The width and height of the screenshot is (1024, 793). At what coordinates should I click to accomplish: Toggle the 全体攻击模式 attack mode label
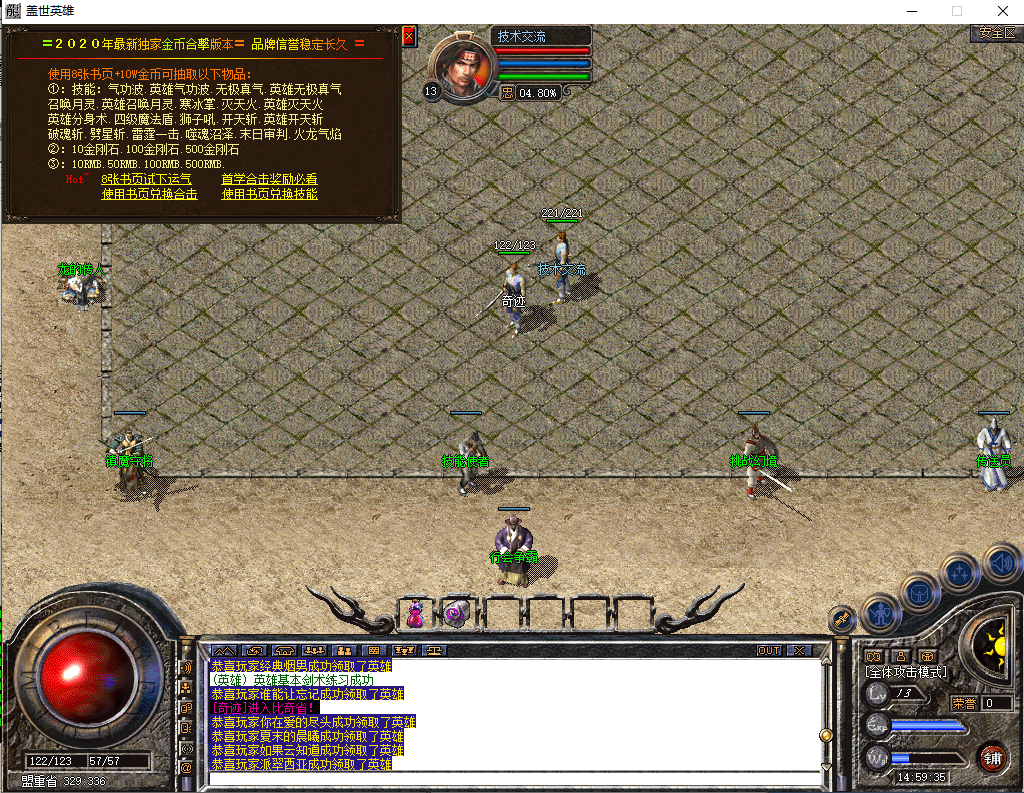tap(905, 672)
